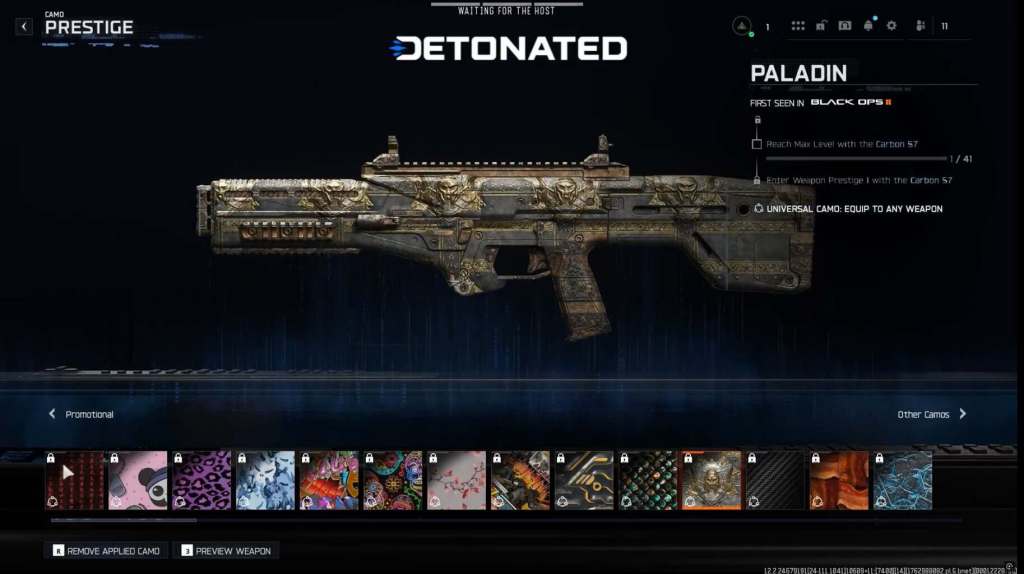Pick the cherry blossom branch camo
This screenshot has width=1024, height=574.
457,480
